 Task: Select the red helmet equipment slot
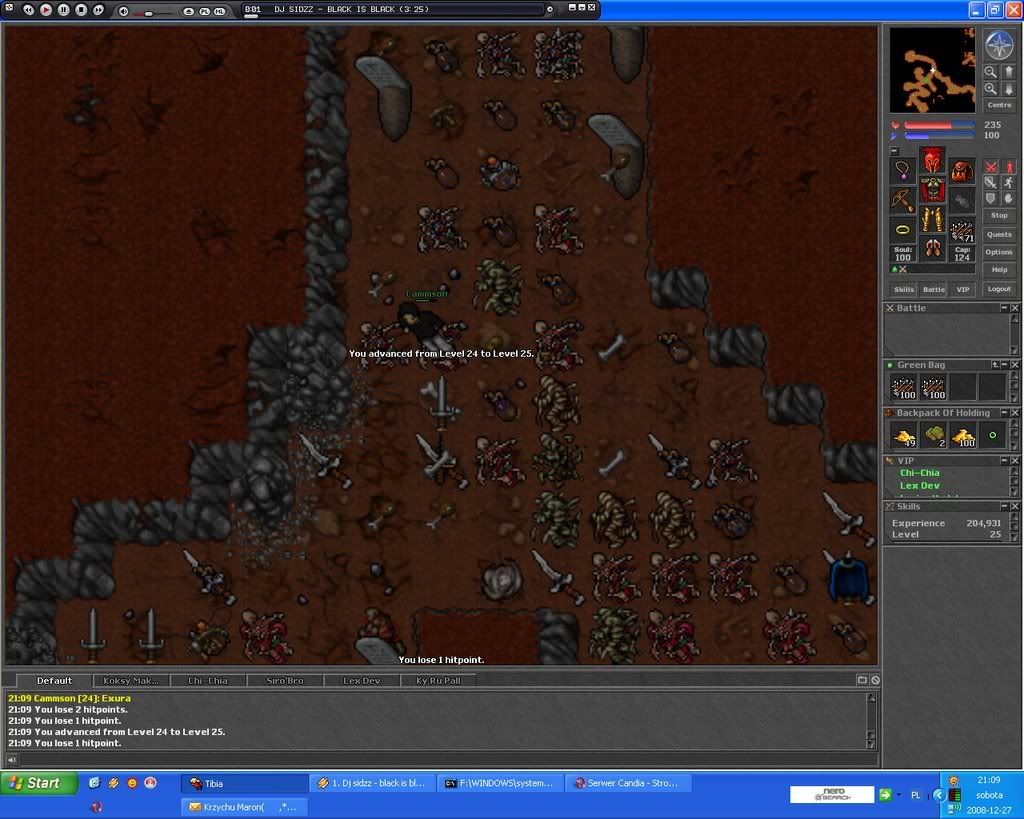933,159
